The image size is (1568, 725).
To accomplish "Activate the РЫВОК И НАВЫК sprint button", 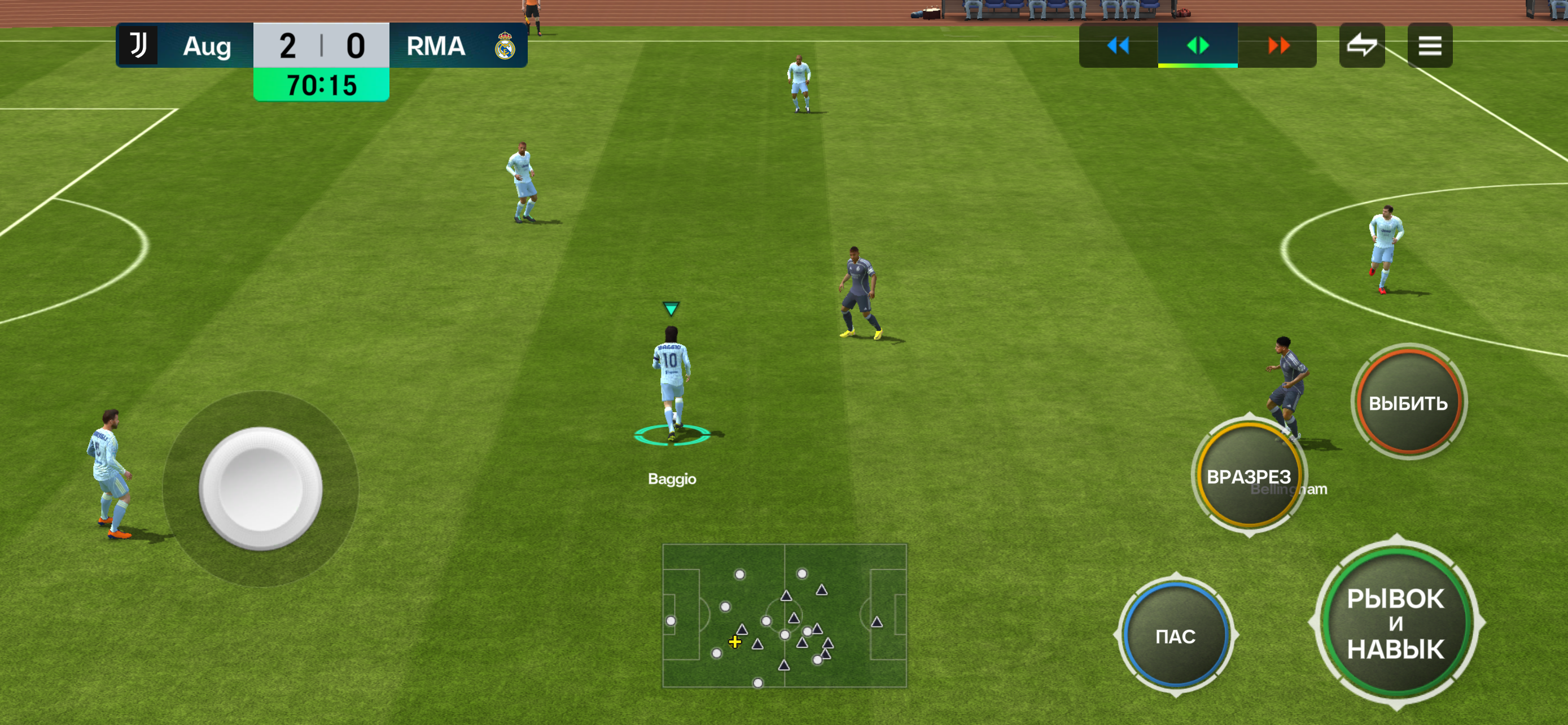I will [1395, 623].
